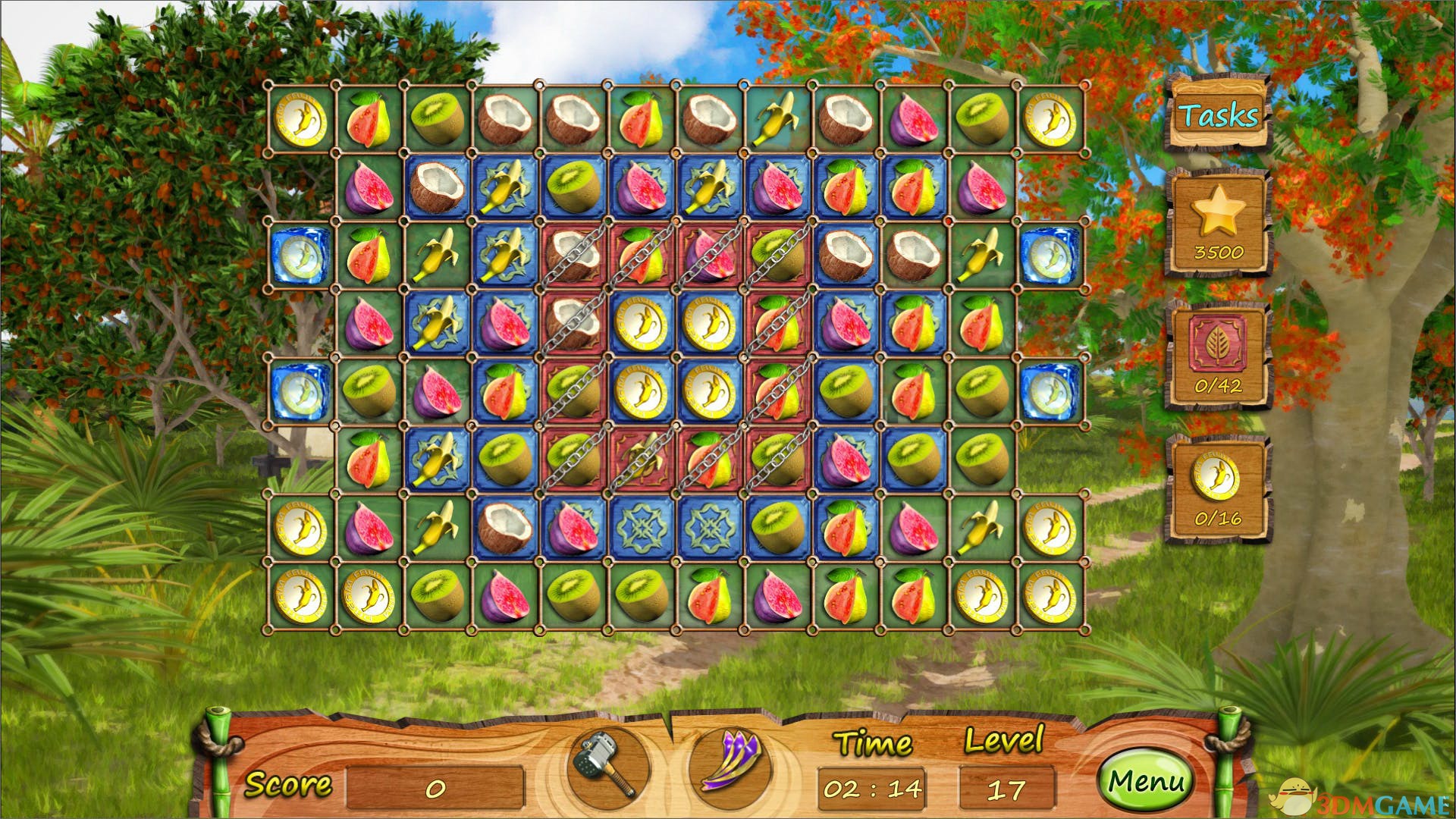
Task: Open the green Menu button
Action: point(1146,782)
